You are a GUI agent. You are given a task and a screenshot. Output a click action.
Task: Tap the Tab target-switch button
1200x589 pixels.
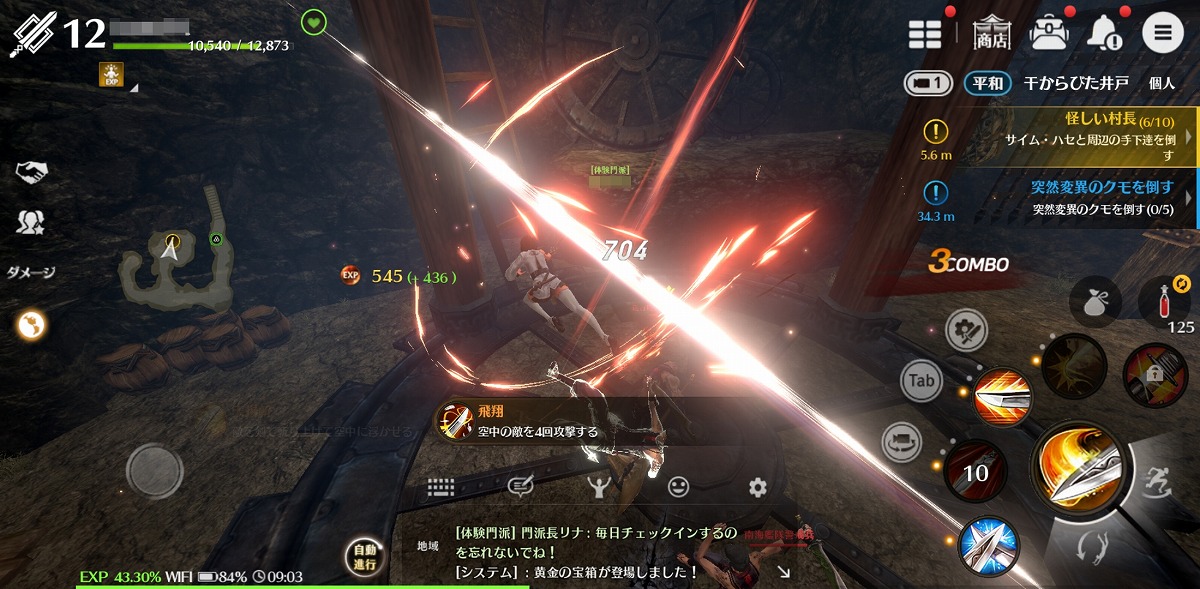click(x=921, y=380)
